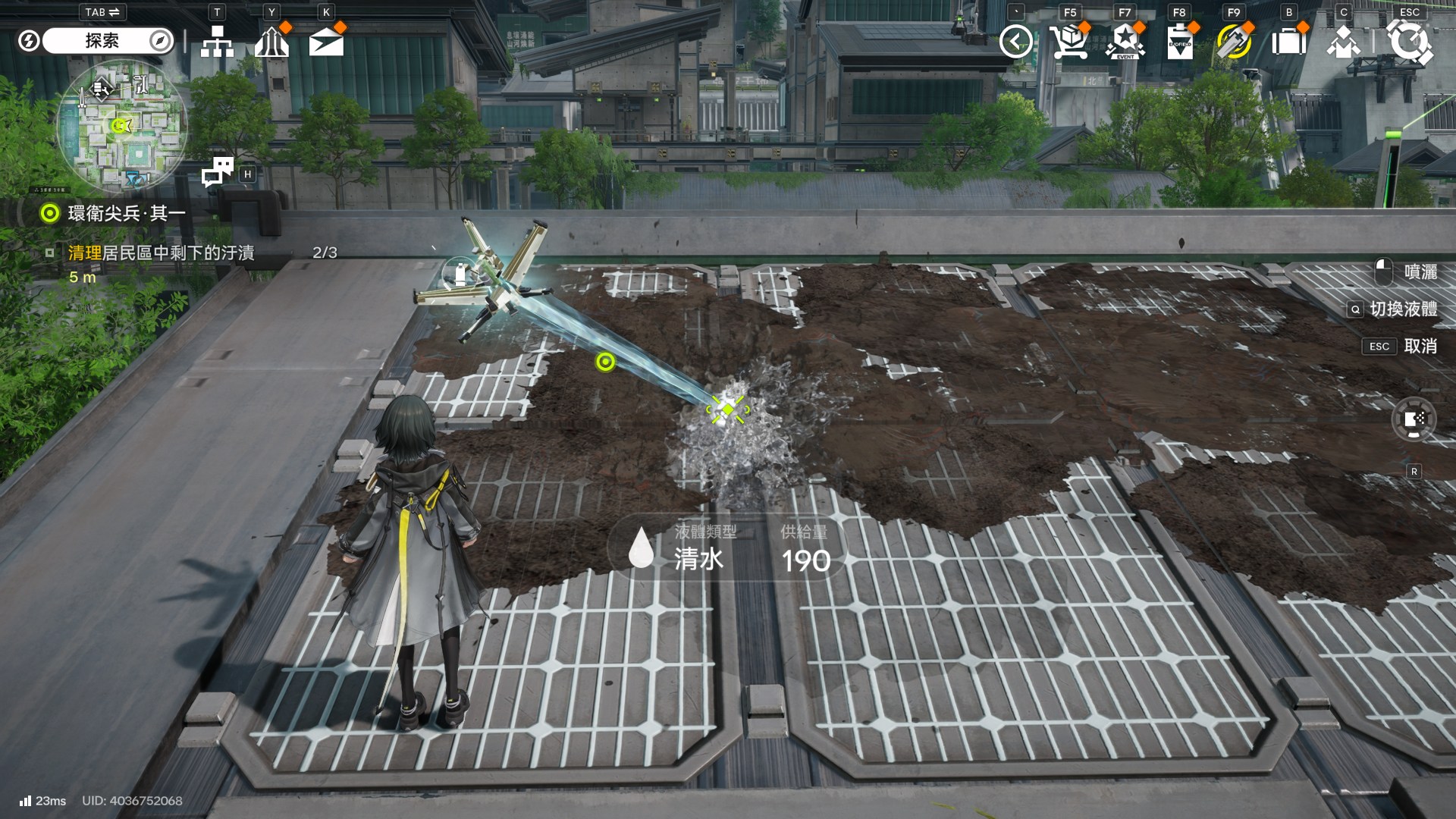The width and height of the screenshot is (1456, 819).
Task: Open the briefcase backpack inventory
Action: coord(1288,42)
